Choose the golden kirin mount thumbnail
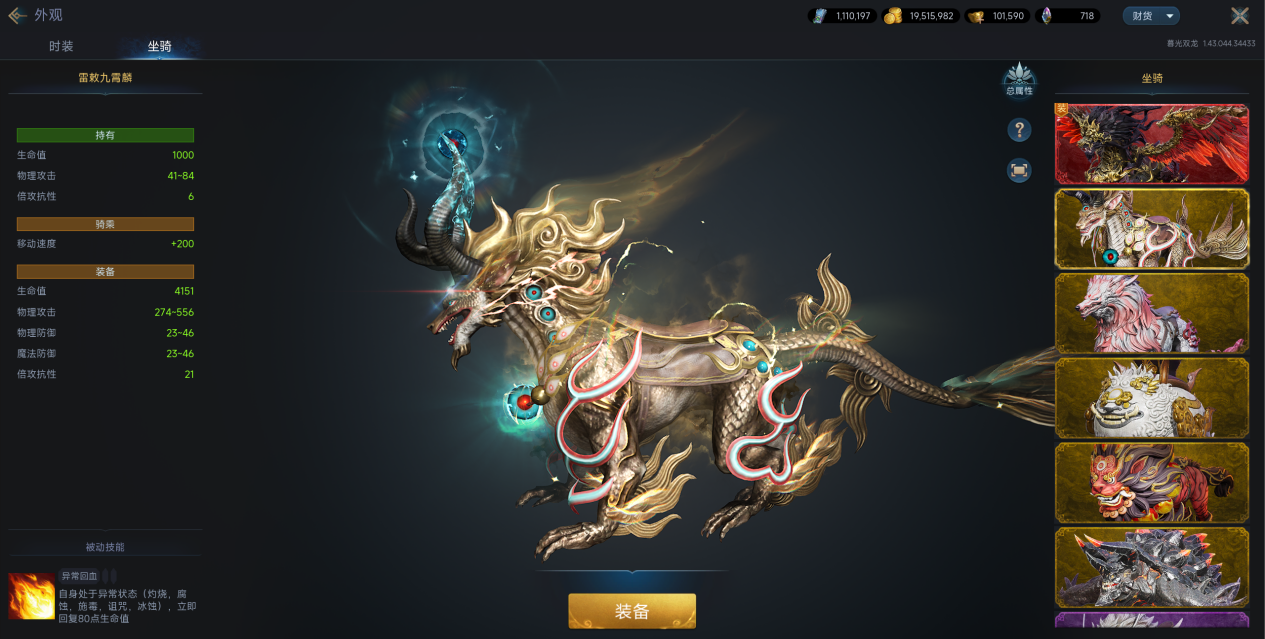The image size is (1265, 639). click(1152, 229)
